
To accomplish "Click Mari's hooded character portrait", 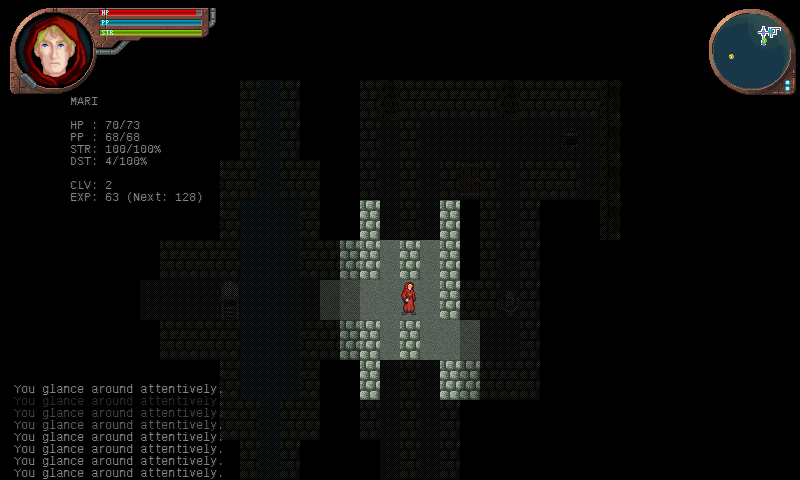I will point(52,50).
